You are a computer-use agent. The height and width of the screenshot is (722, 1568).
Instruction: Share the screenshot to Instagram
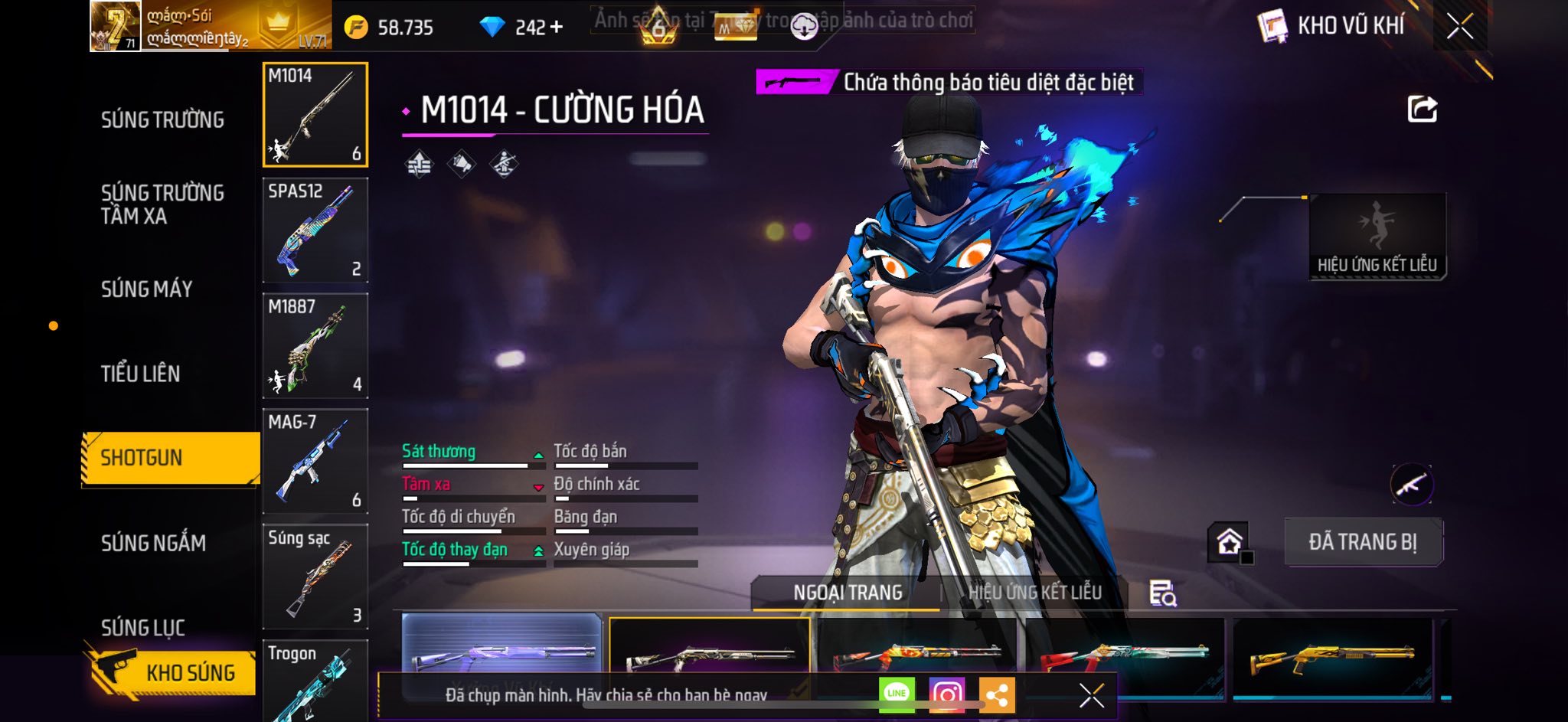pos(946,694)
